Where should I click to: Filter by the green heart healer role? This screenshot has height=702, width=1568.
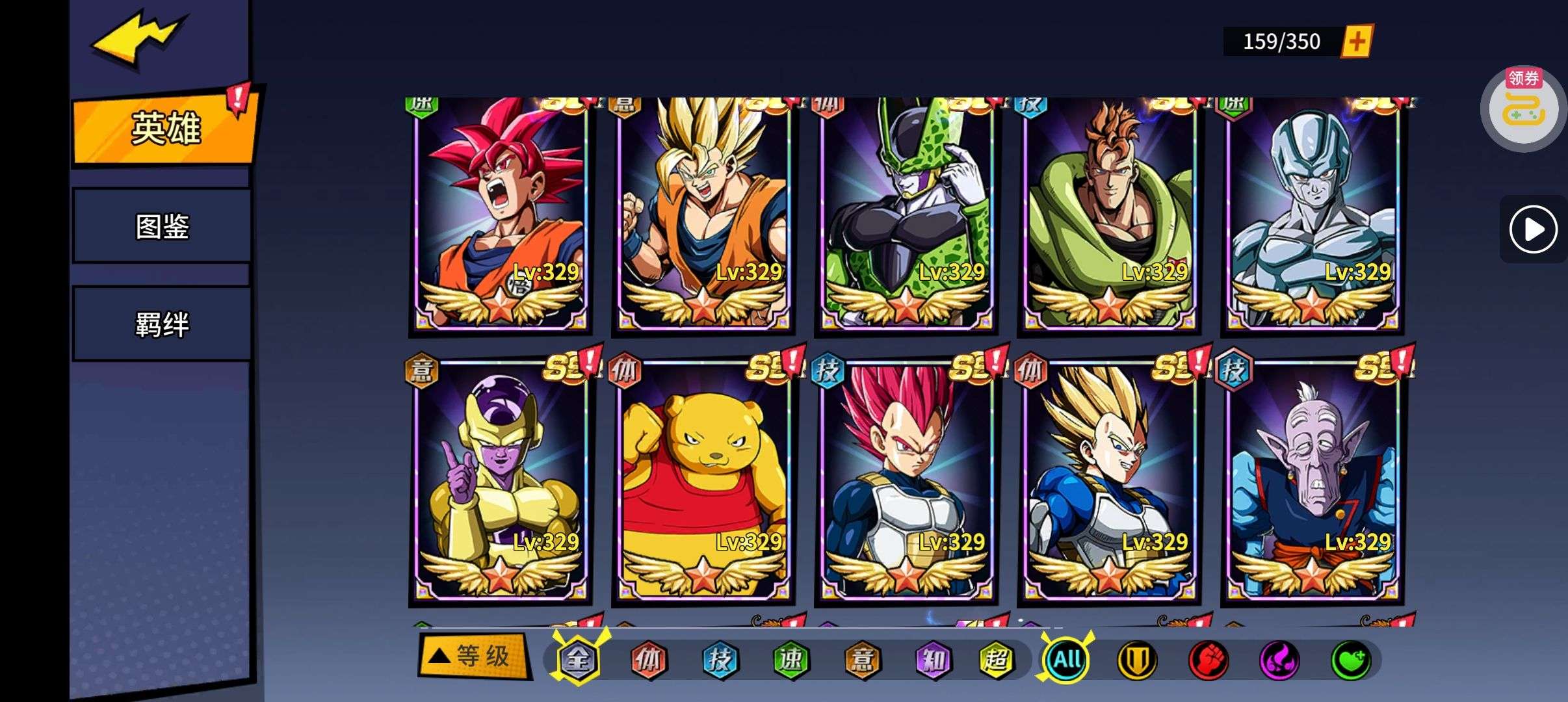pos(1351,660)
